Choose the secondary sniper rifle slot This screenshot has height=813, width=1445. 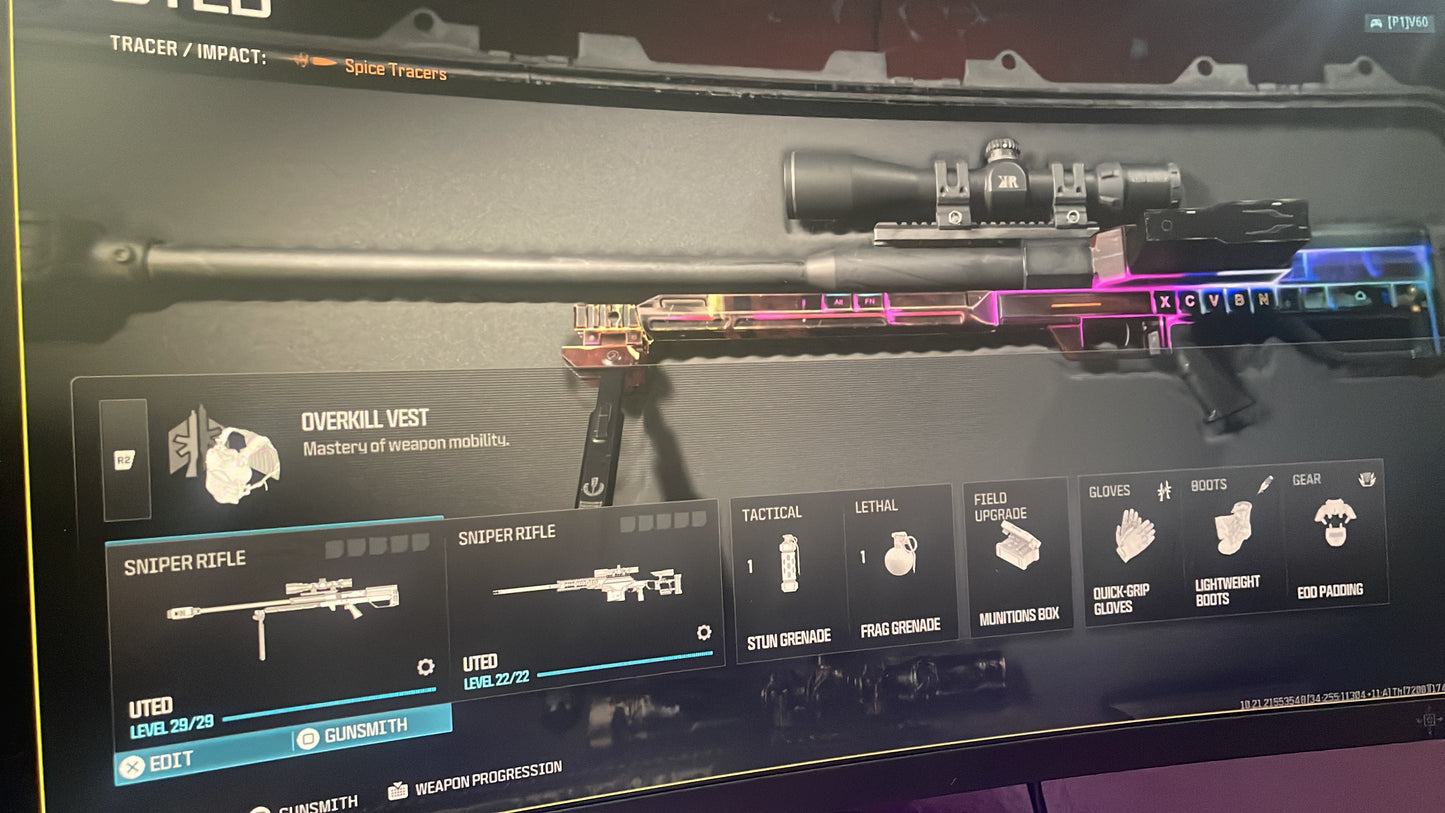click(585, 592)
